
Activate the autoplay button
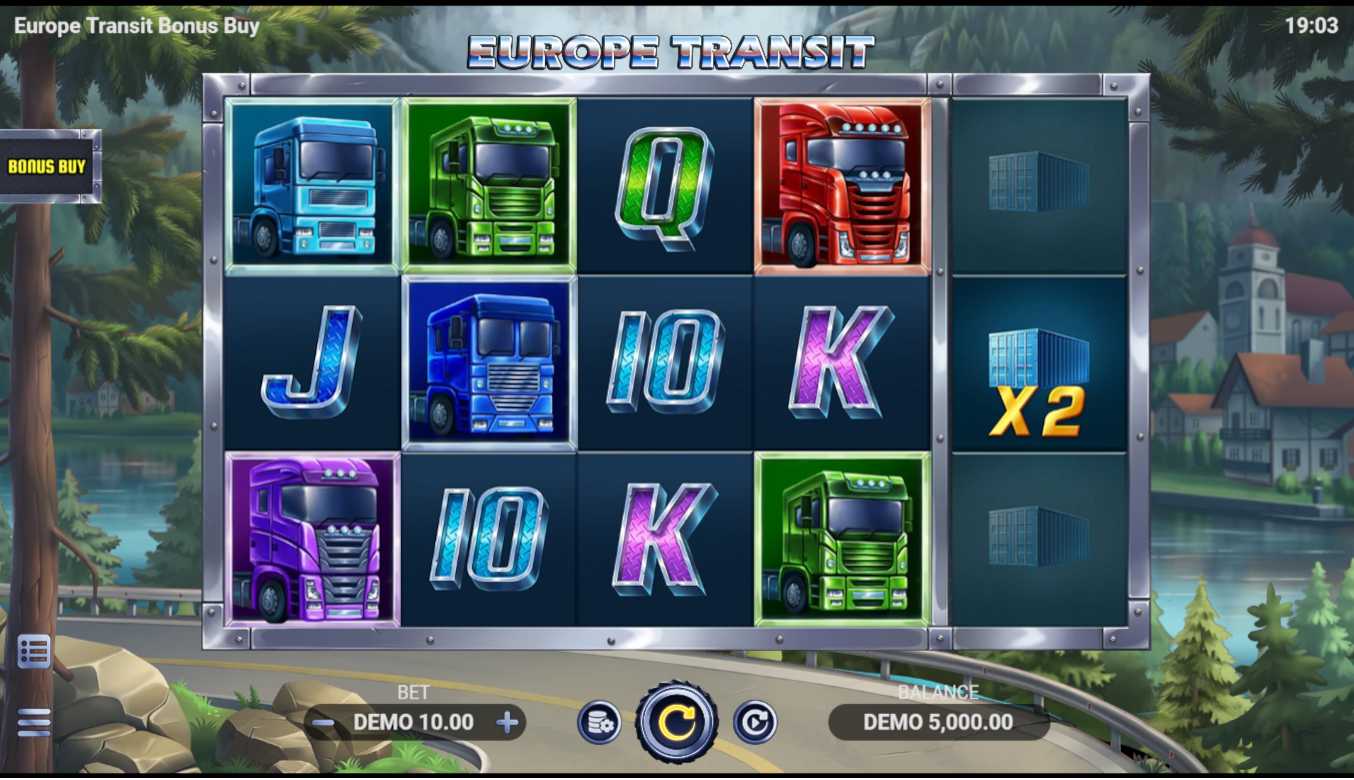pyautogui.click(x=755, y=722)
